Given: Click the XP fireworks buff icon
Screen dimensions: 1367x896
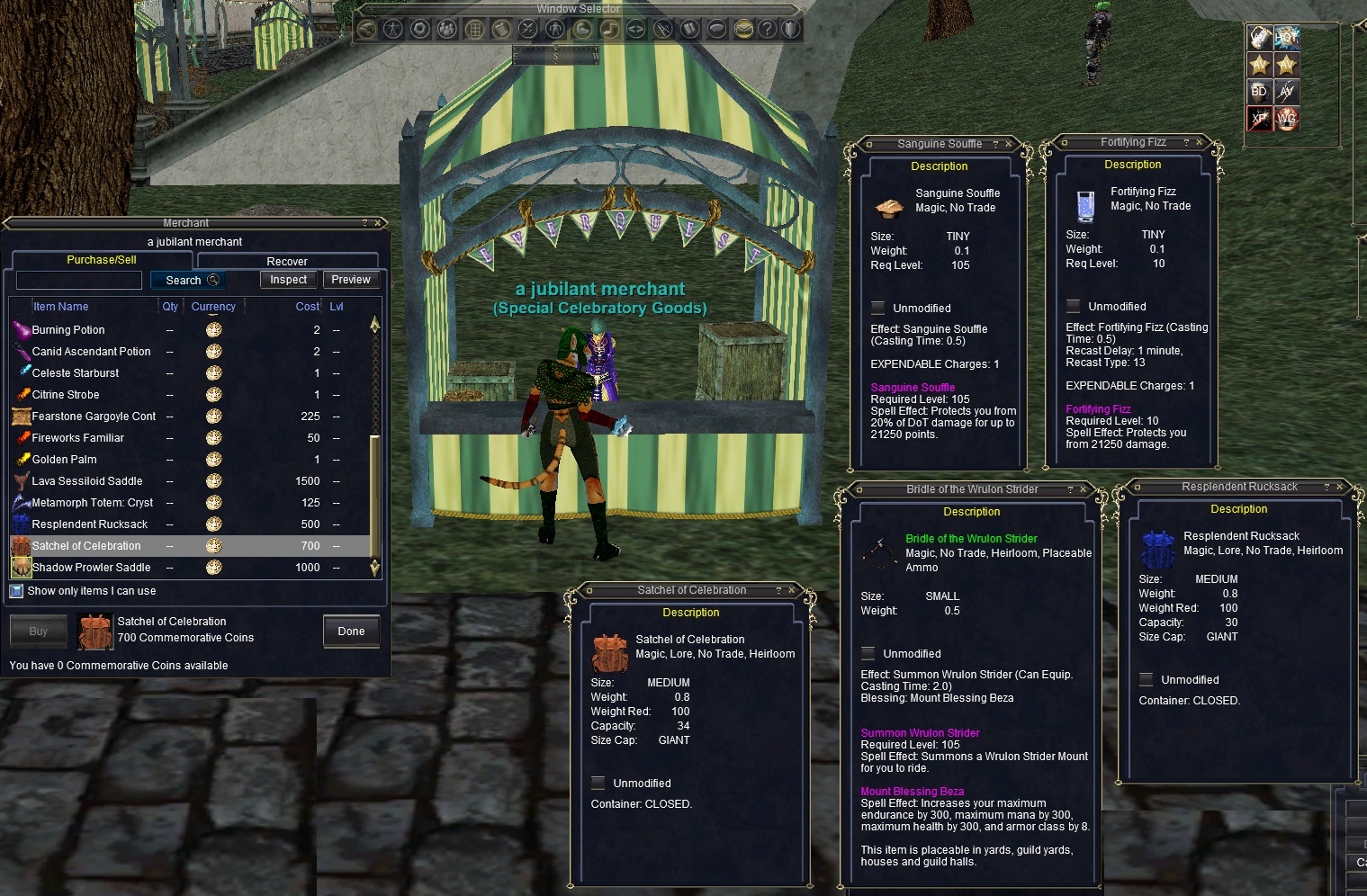Looking at the screenshot, I should click(x=1259, y=117).
